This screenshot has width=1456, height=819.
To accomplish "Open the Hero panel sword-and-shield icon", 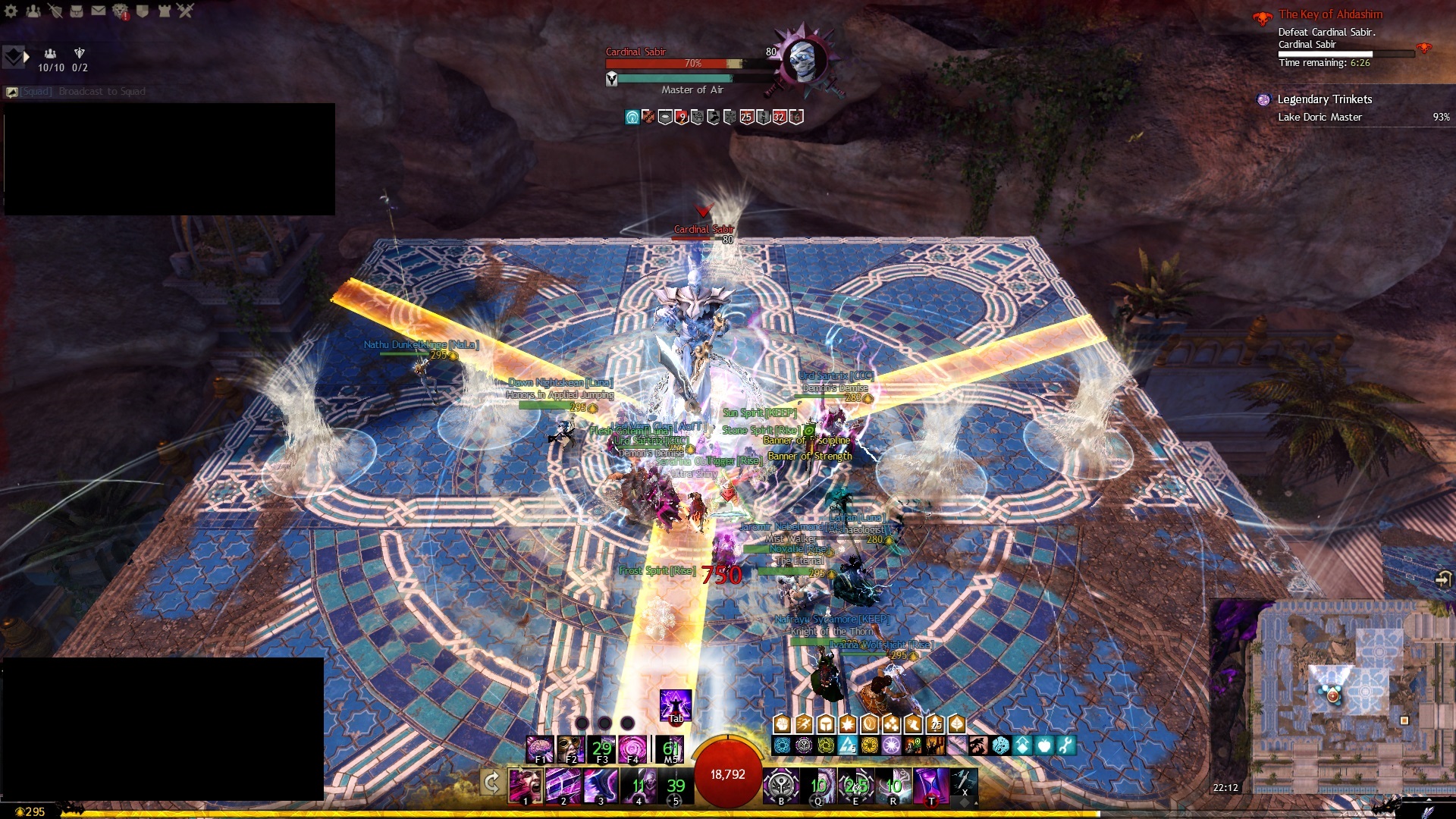I will [55, 11].
